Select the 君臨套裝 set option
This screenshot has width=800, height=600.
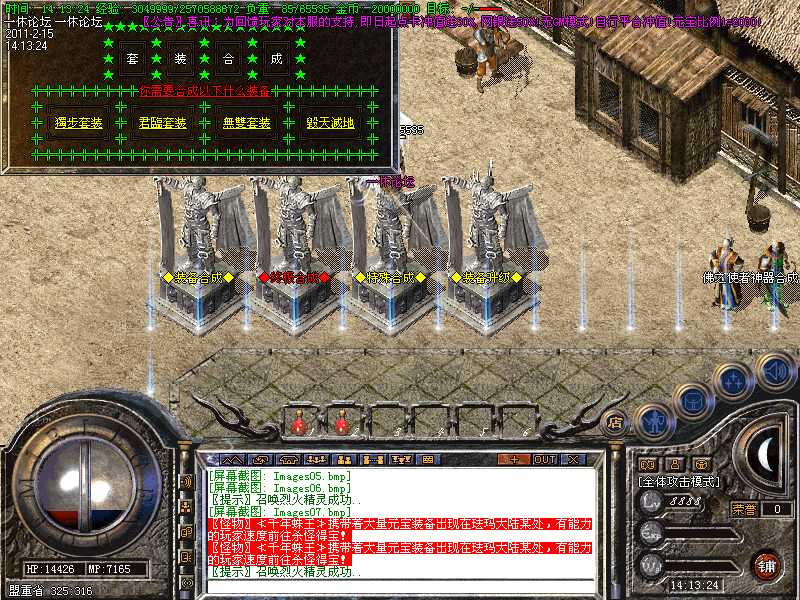tap(161, 124)
